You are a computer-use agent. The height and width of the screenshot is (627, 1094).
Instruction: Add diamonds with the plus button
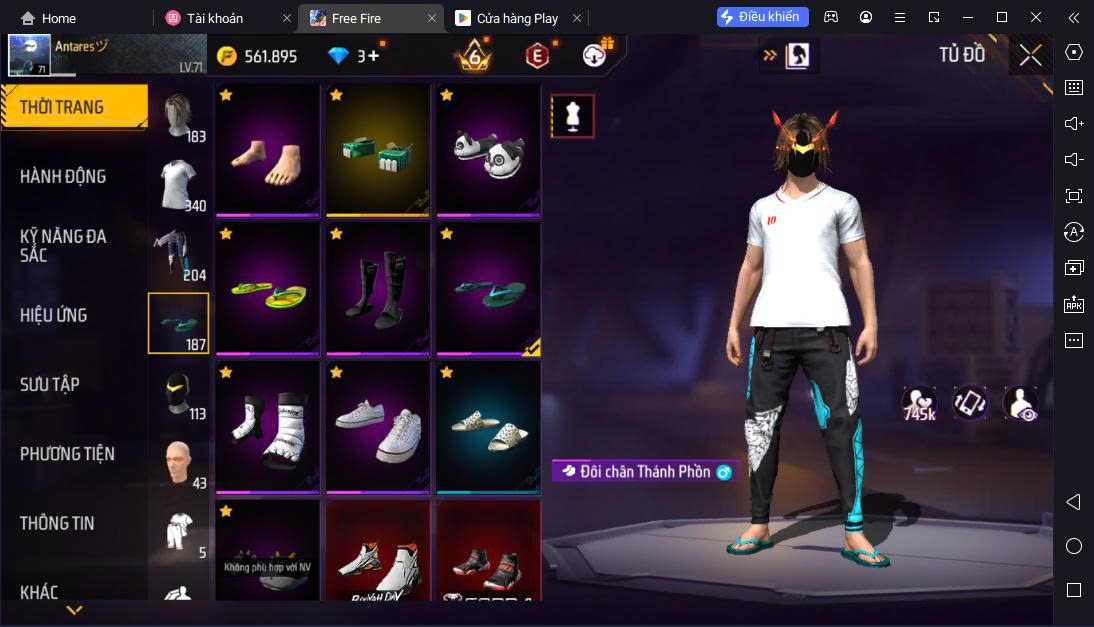[x=373, y=56]
